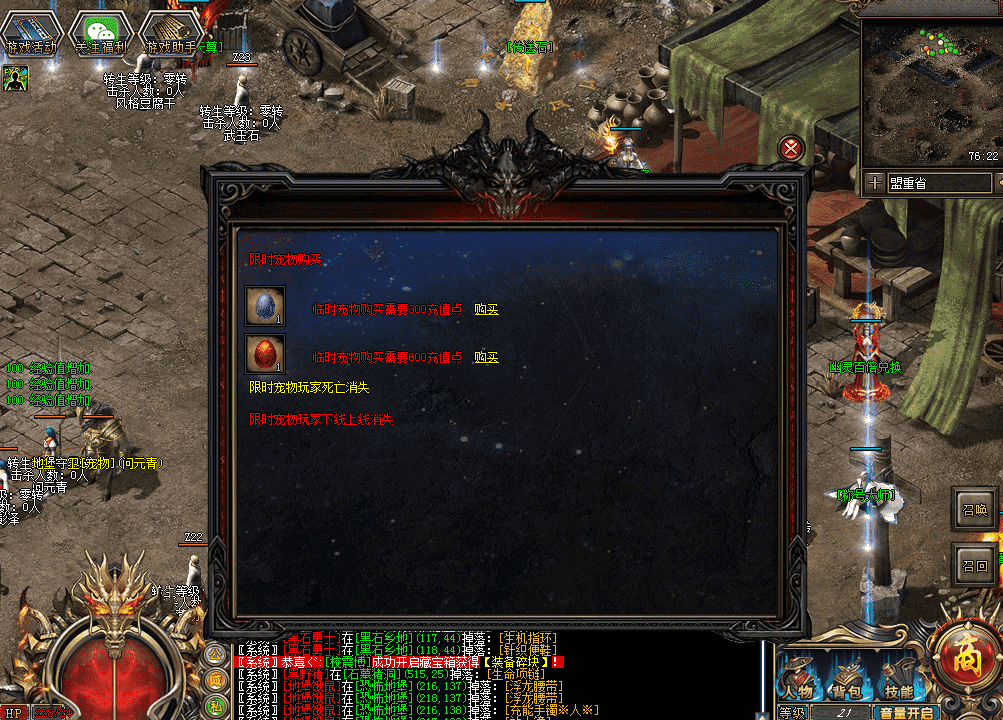1003x720 pixels.
Task: Select the red pet egg icon
Action: point(265,354)
